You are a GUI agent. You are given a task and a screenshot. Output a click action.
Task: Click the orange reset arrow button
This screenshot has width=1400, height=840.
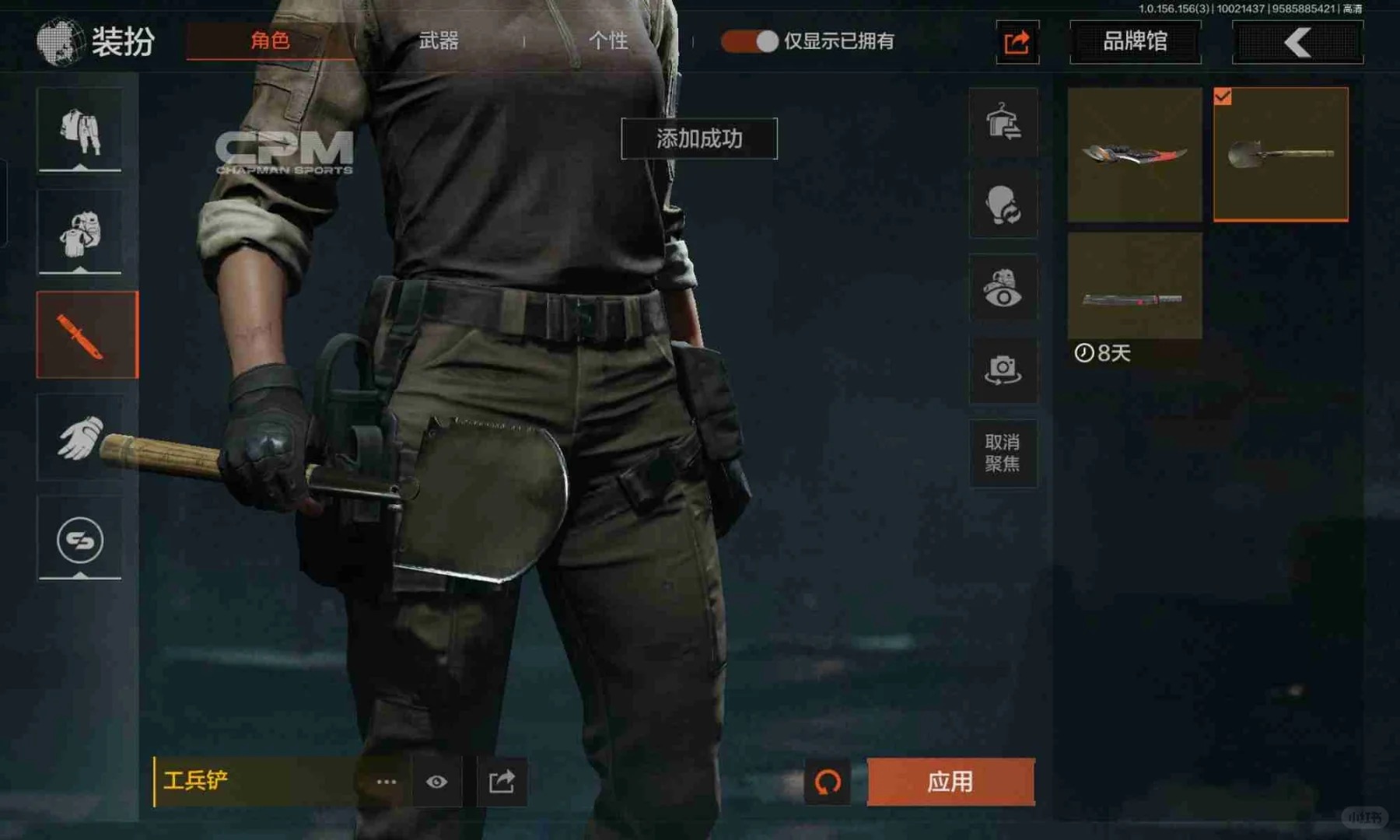tap(828, 782)
